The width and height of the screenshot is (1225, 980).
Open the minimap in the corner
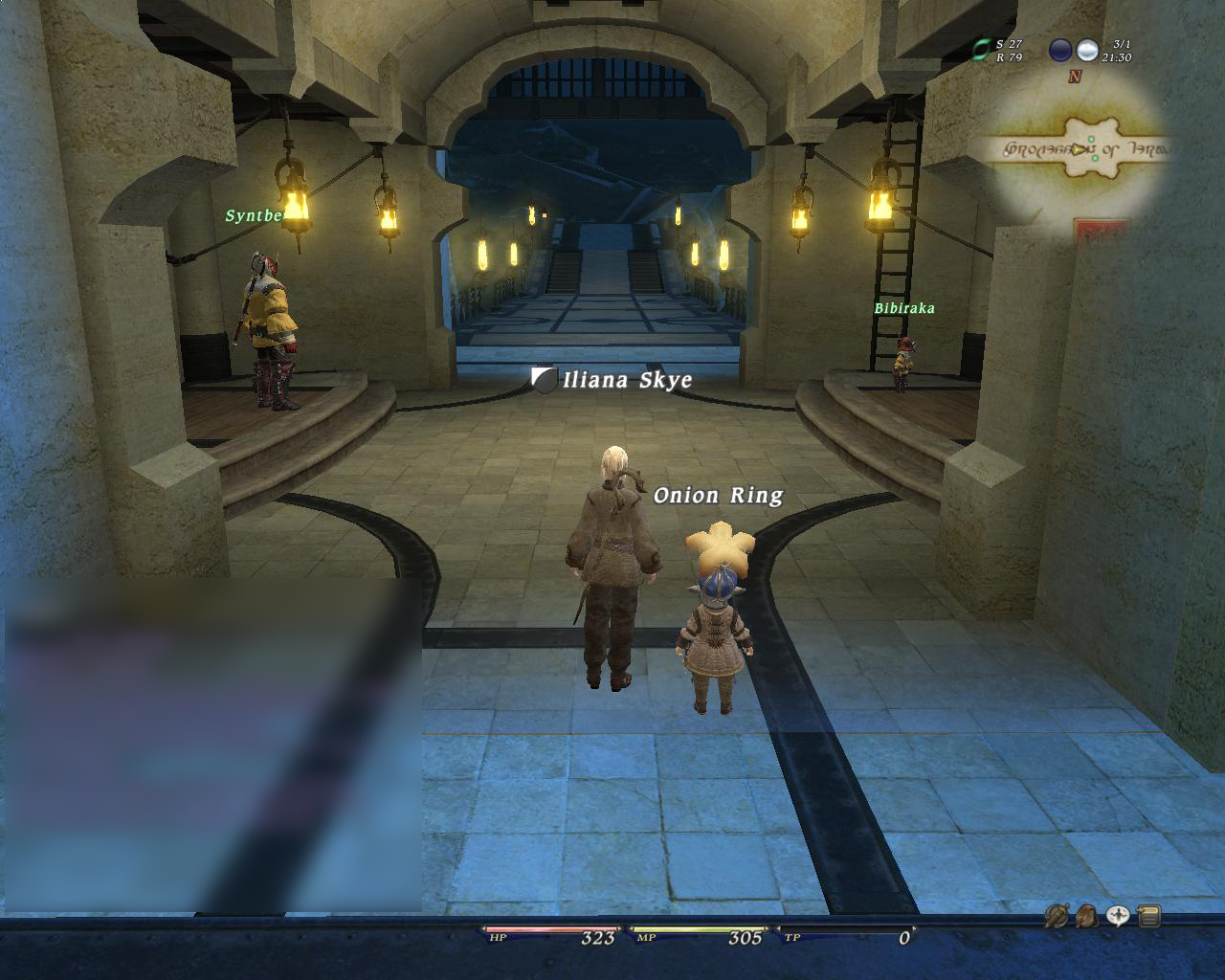click(1080, 148)
